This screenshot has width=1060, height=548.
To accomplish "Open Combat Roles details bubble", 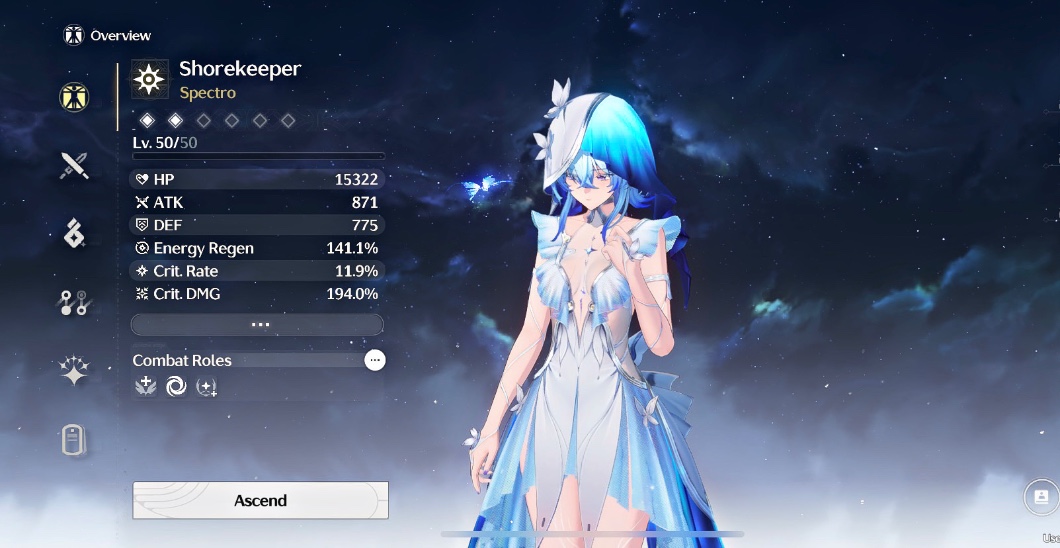I will pyautogui.click(x=375, y=360).
